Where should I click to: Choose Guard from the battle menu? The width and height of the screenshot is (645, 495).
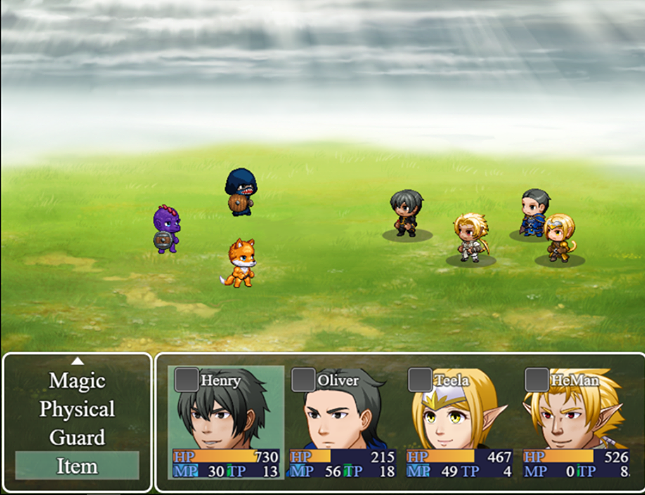[77, 437]
